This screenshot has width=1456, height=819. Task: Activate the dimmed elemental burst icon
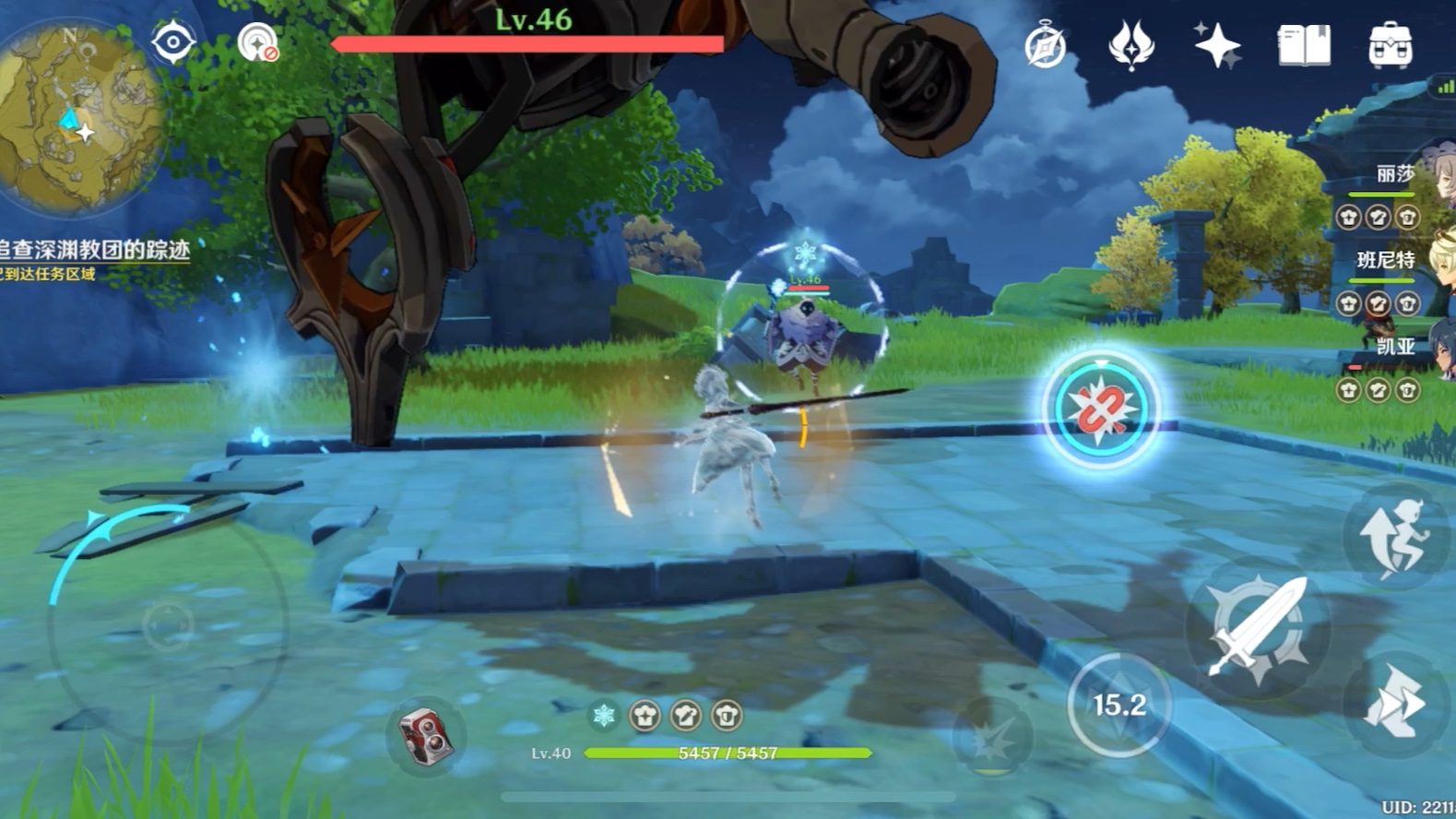991,739
